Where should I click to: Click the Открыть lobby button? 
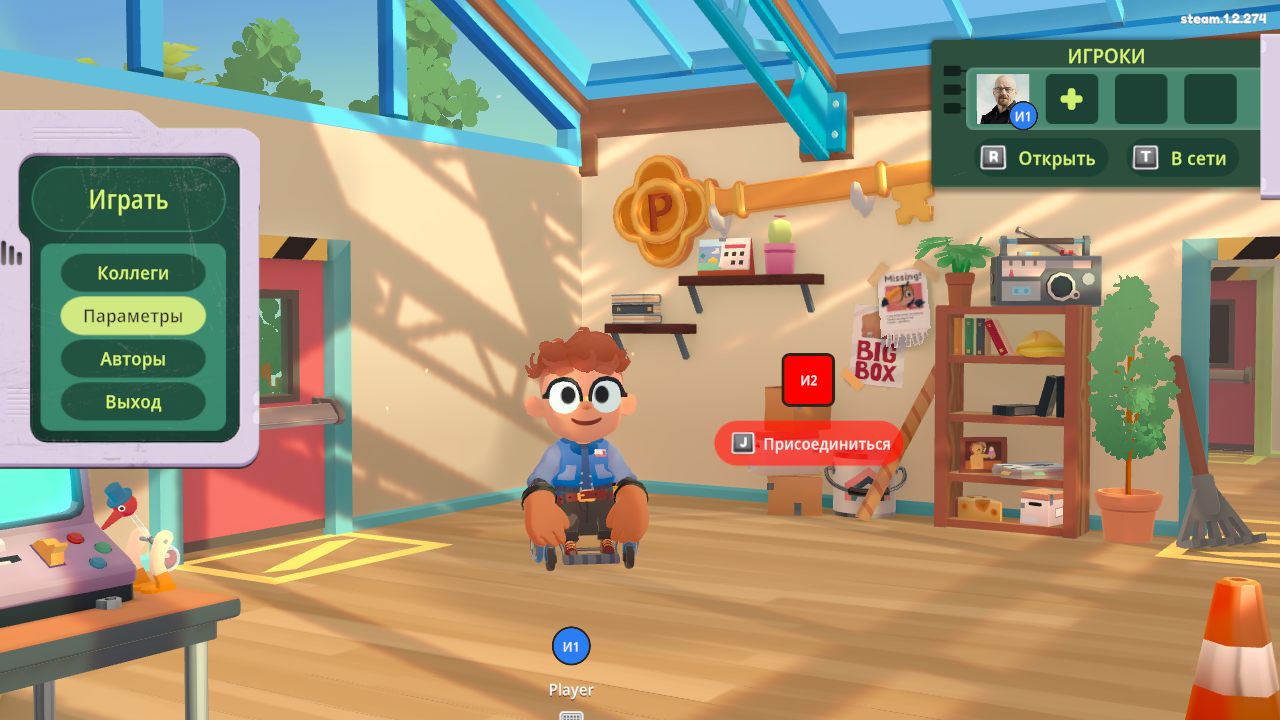pyautogui.click(x=1040, y=158)
